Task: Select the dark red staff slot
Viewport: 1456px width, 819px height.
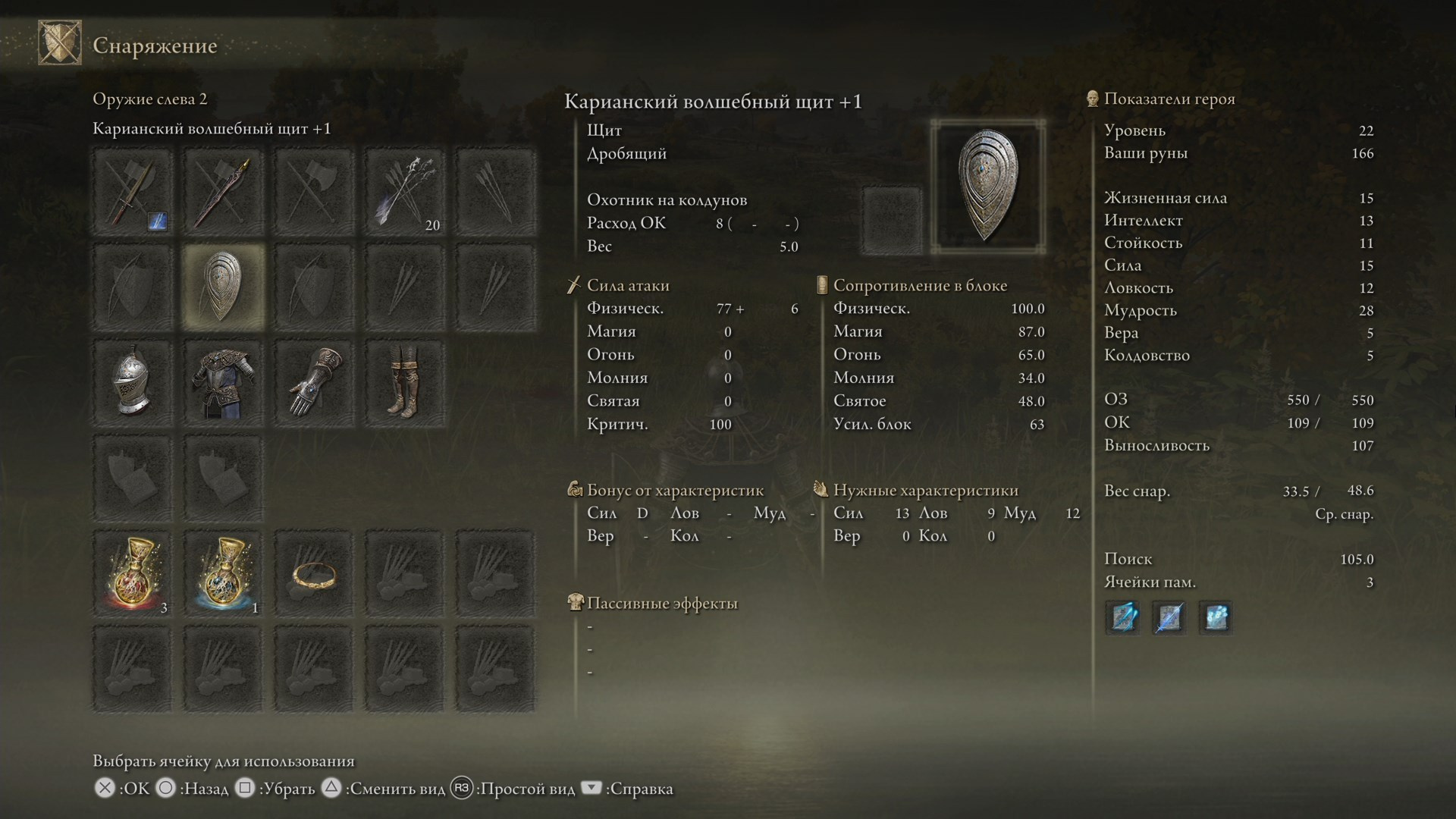Action: click(223, 193)
